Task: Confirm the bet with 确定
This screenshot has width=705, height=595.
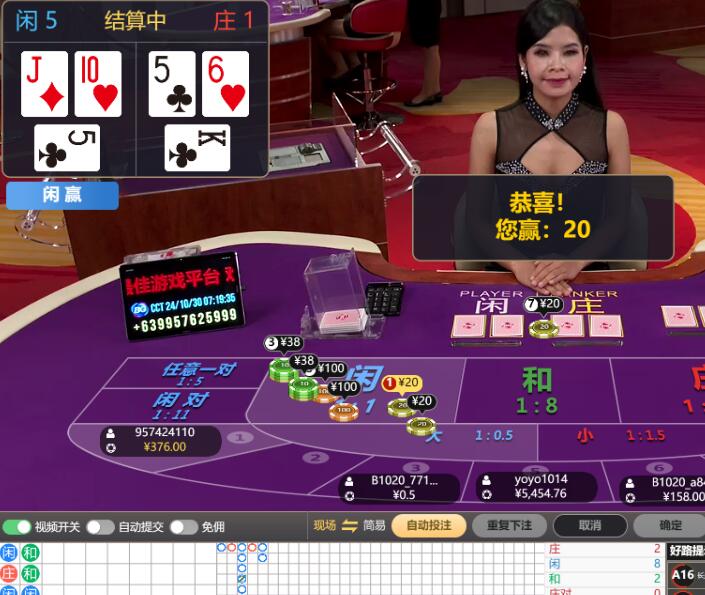Action: [670, 525]
